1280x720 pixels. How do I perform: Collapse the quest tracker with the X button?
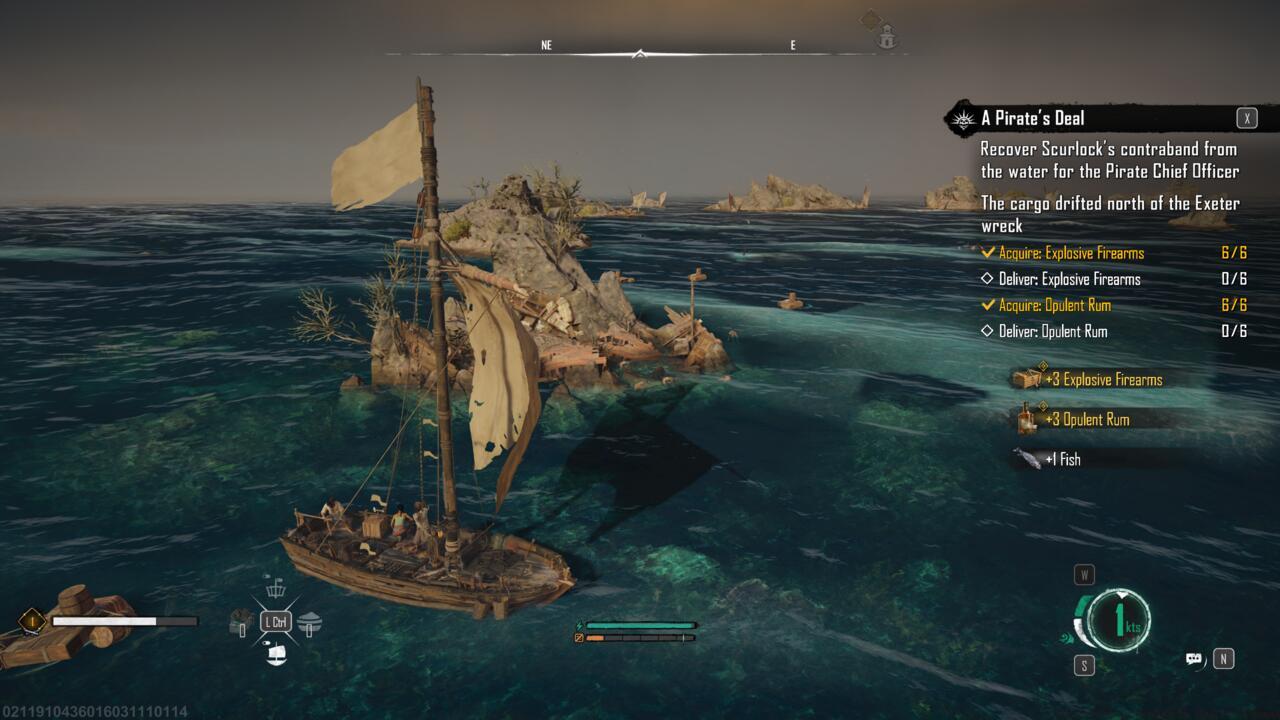tap(1245, 118)
